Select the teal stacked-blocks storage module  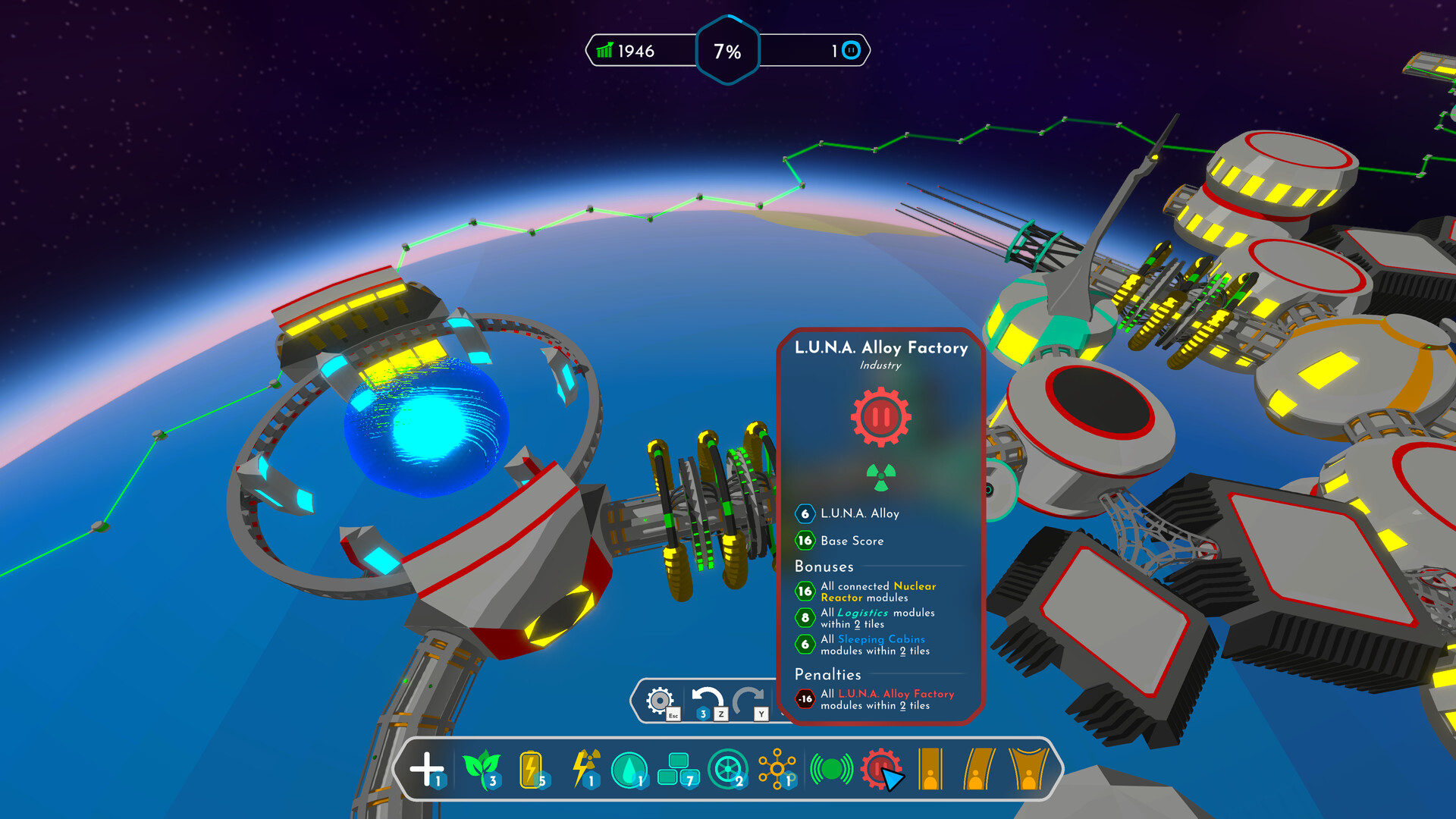(x=676, y=768)
